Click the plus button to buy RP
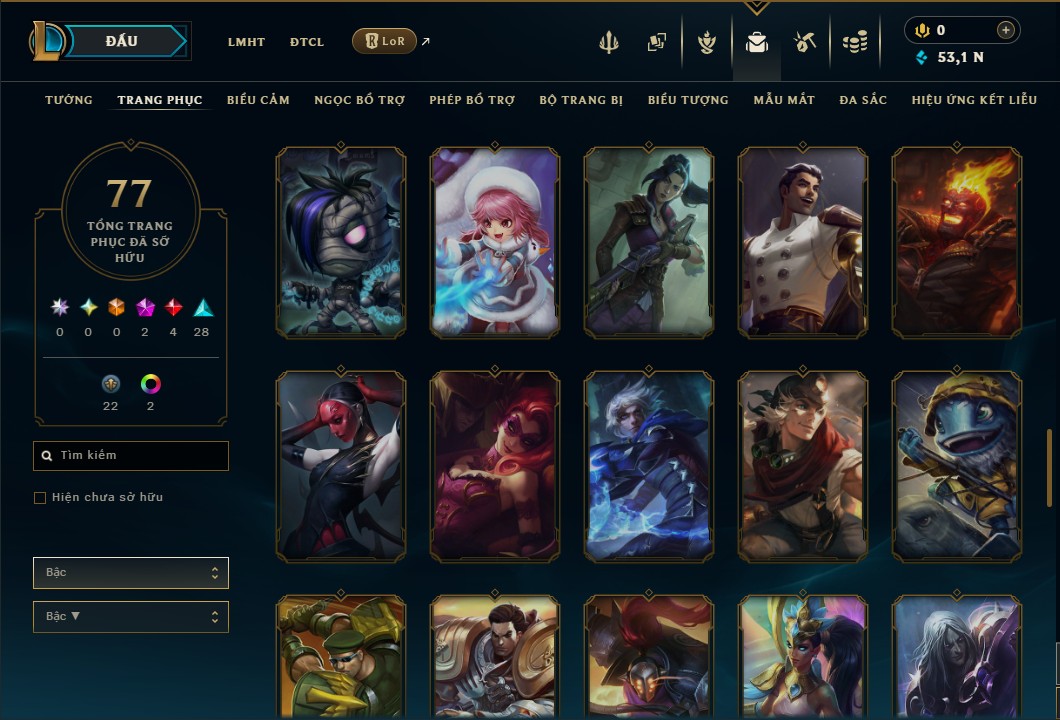 click(x=1006, y=31)
